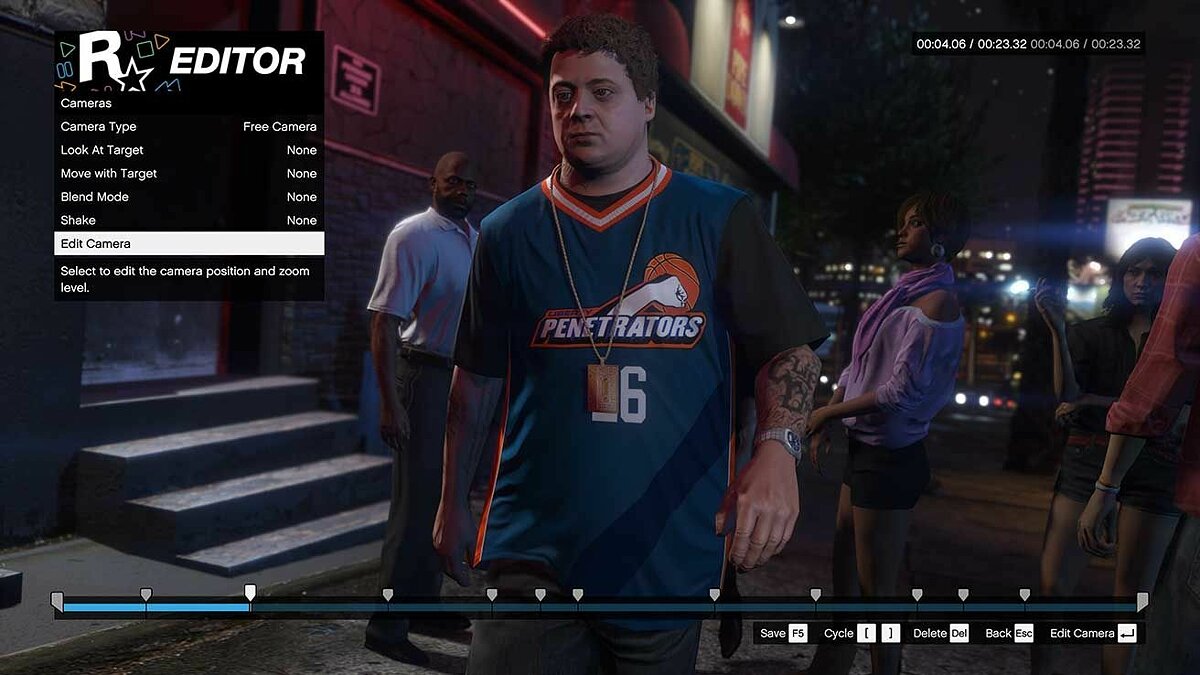This screenshot has height=675, width=1200.
Task: Click the Cycle option in bottom bar
Action: (x=861, y=633)
